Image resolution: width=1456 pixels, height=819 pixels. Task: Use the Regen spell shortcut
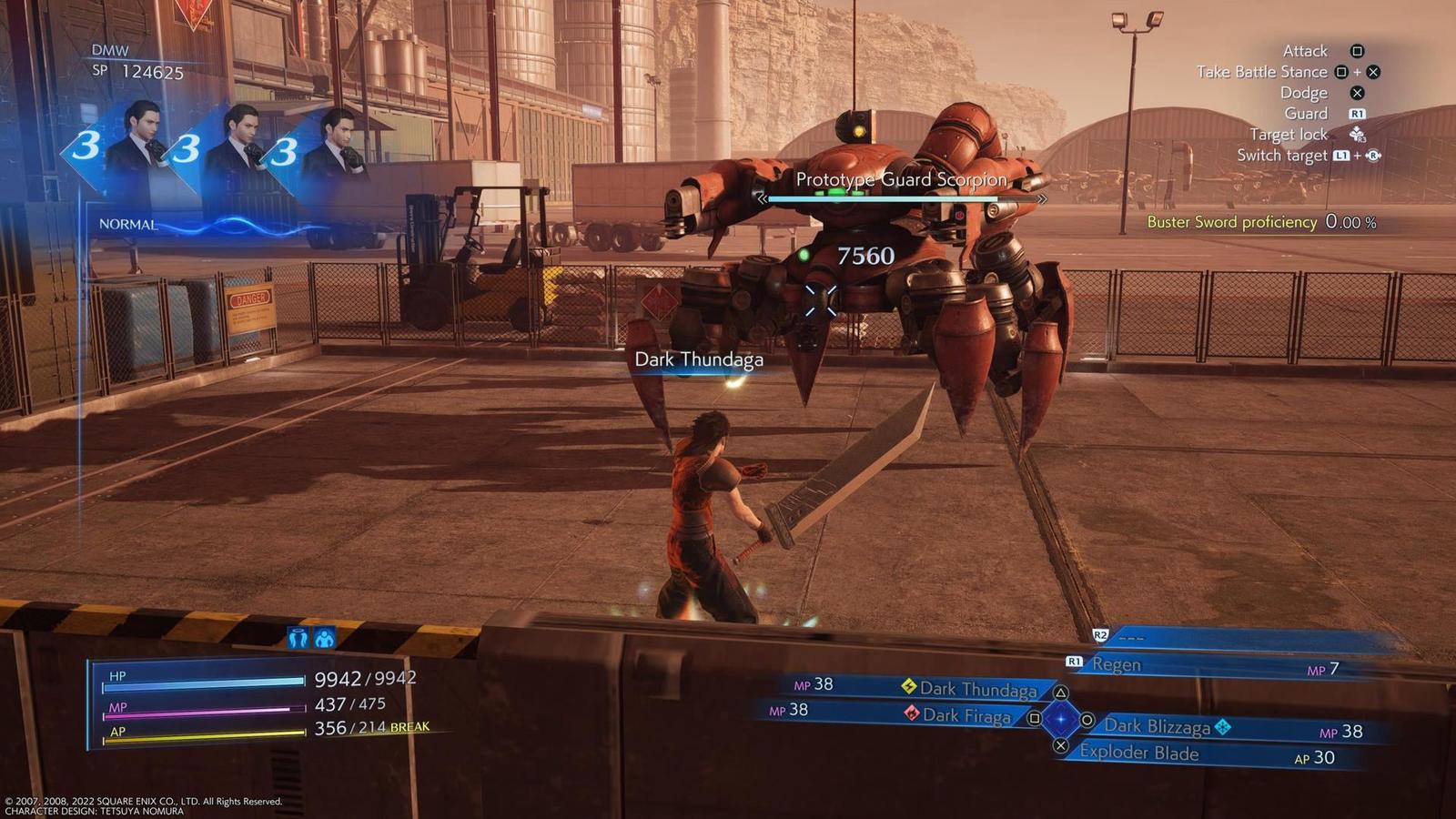1117,664
